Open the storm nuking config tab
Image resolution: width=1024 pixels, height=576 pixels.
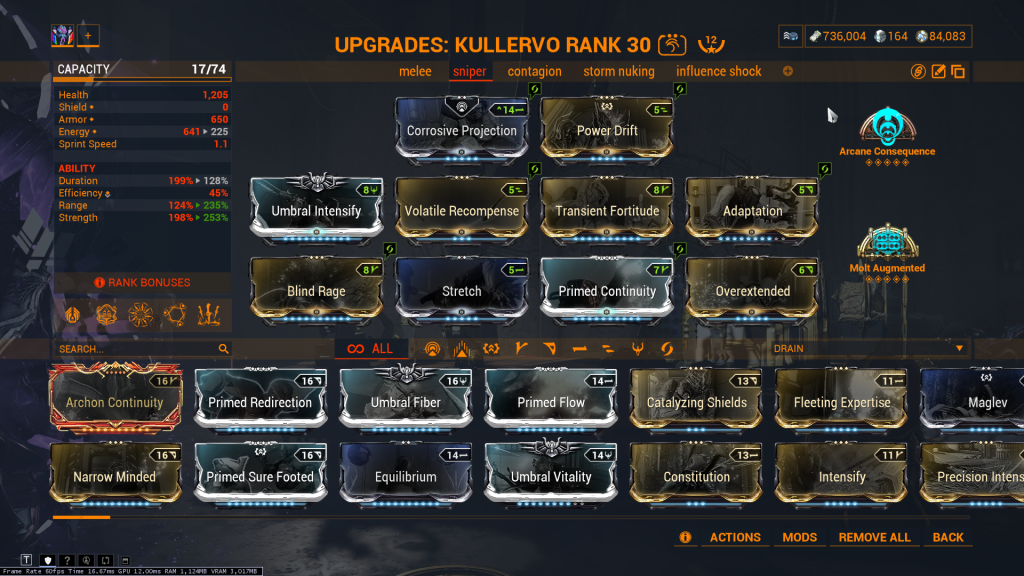pyautogui.click(x=618, y=71)
